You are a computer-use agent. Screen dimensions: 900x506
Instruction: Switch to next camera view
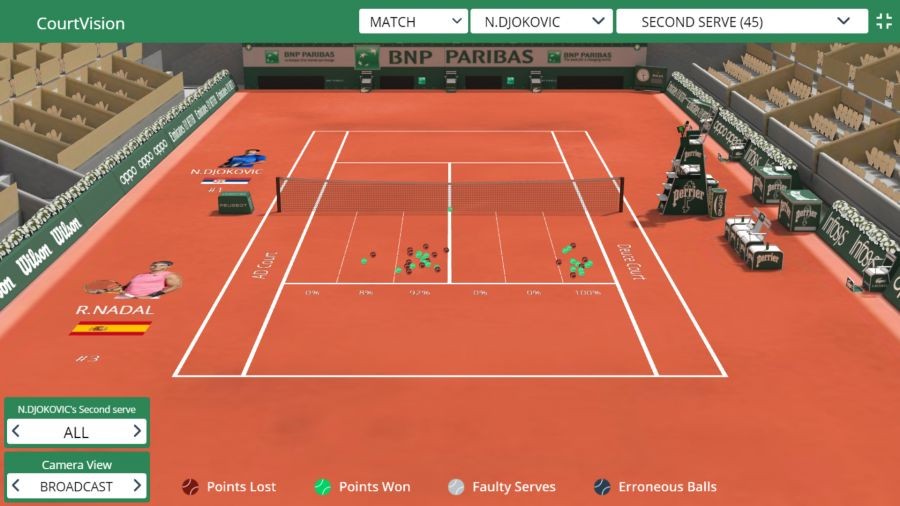[137, 486]
